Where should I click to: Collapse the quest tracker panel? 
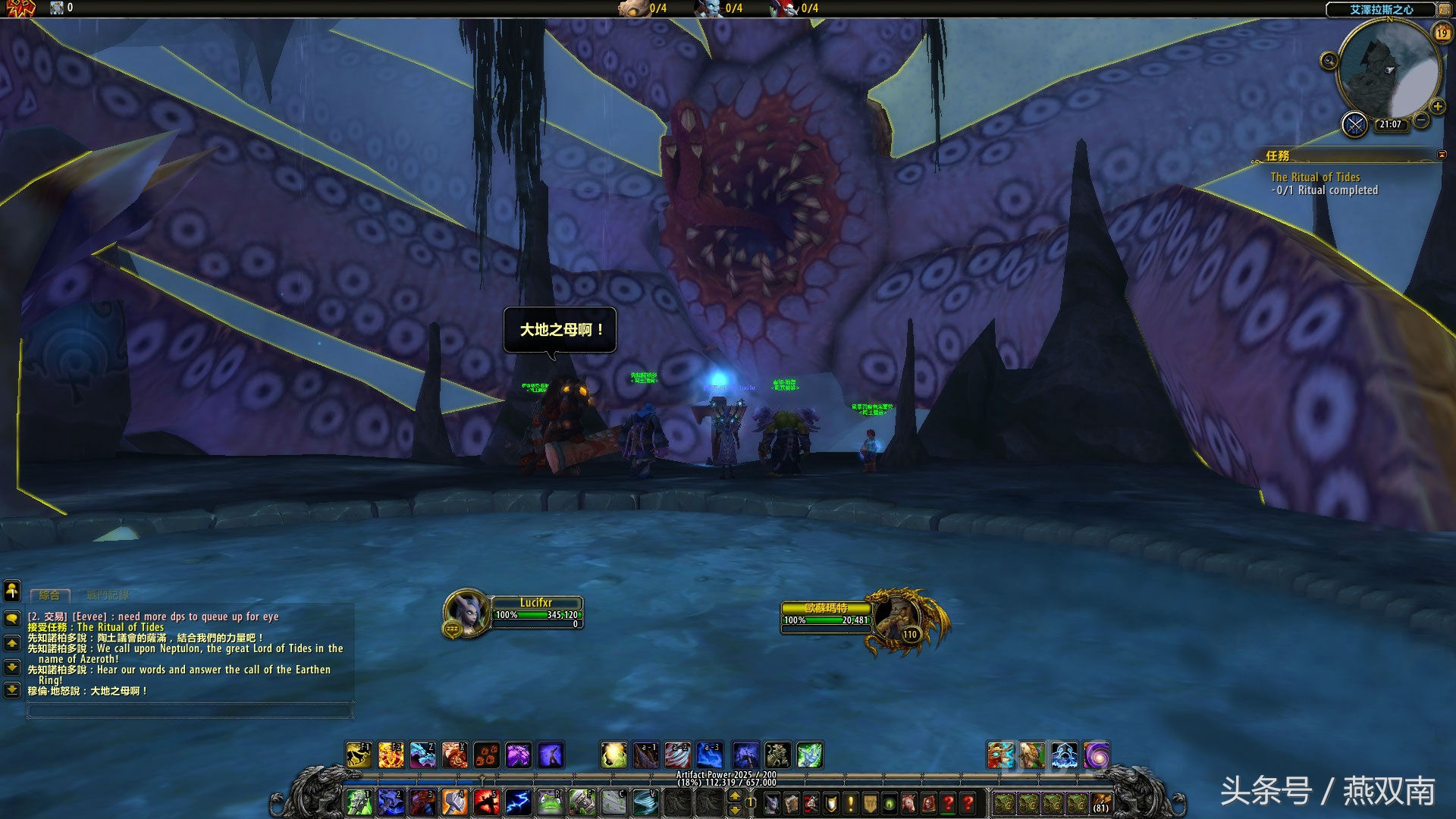[1442, 155]
